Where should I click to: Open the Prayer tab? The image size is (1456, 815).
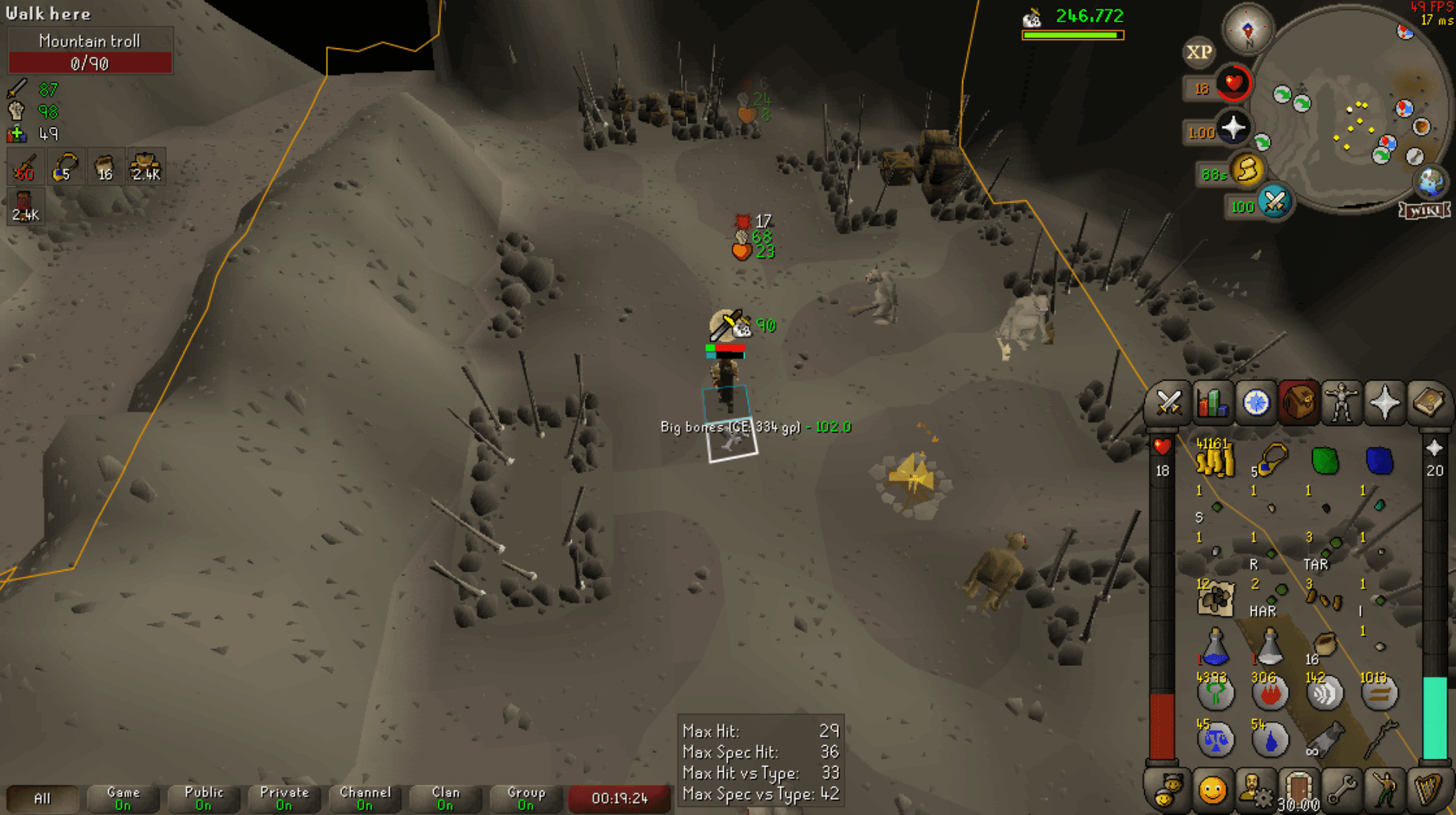click(1385, 402)
